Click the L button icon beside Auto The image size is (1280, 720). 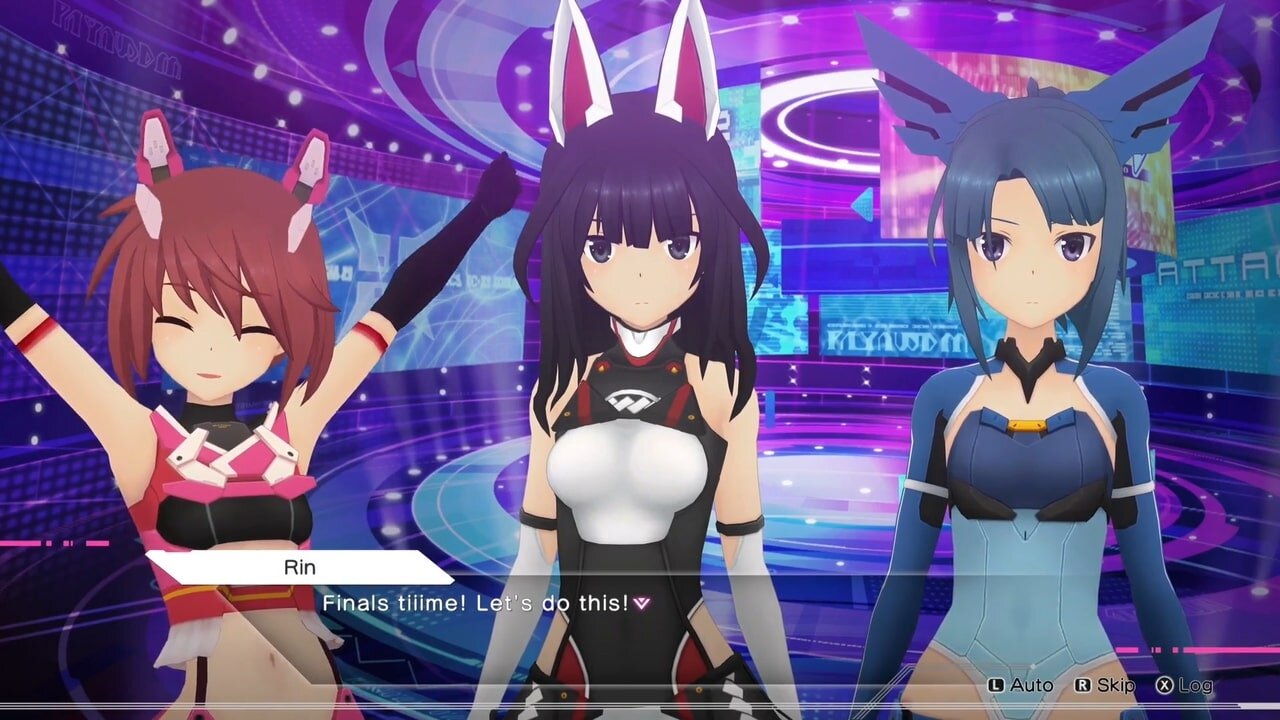pyautogui.click(x=996, y=685)
